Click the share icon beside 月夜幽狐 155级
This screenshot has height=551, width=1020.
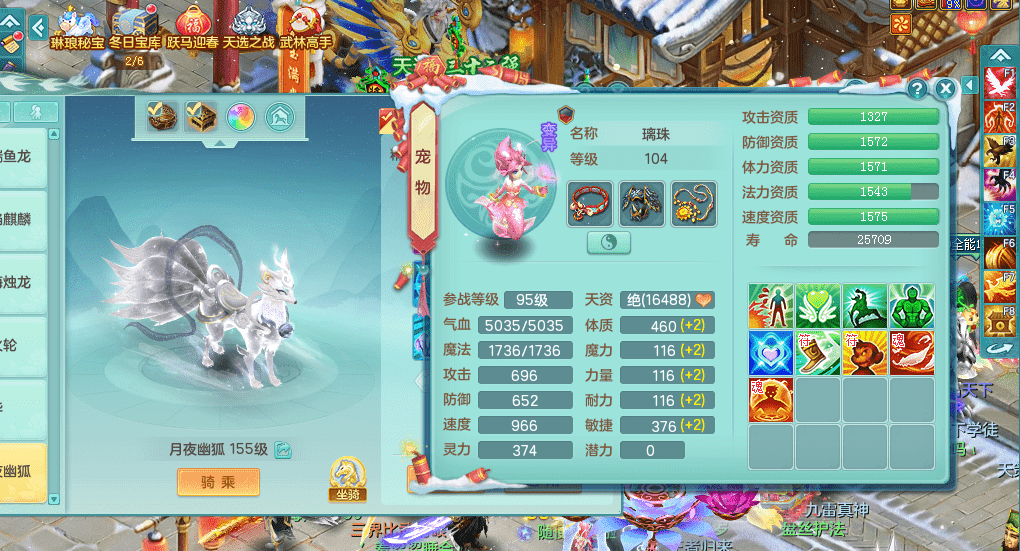click(x=283, y=450)
